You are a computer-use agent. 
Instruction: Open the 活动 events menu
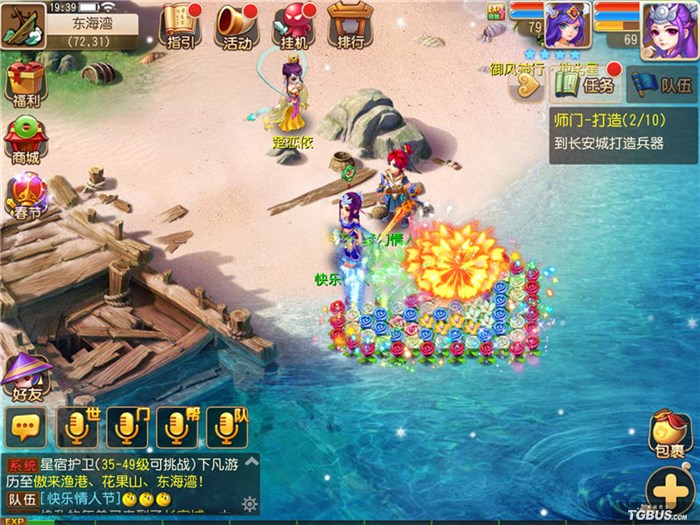[x=237, y=25]
